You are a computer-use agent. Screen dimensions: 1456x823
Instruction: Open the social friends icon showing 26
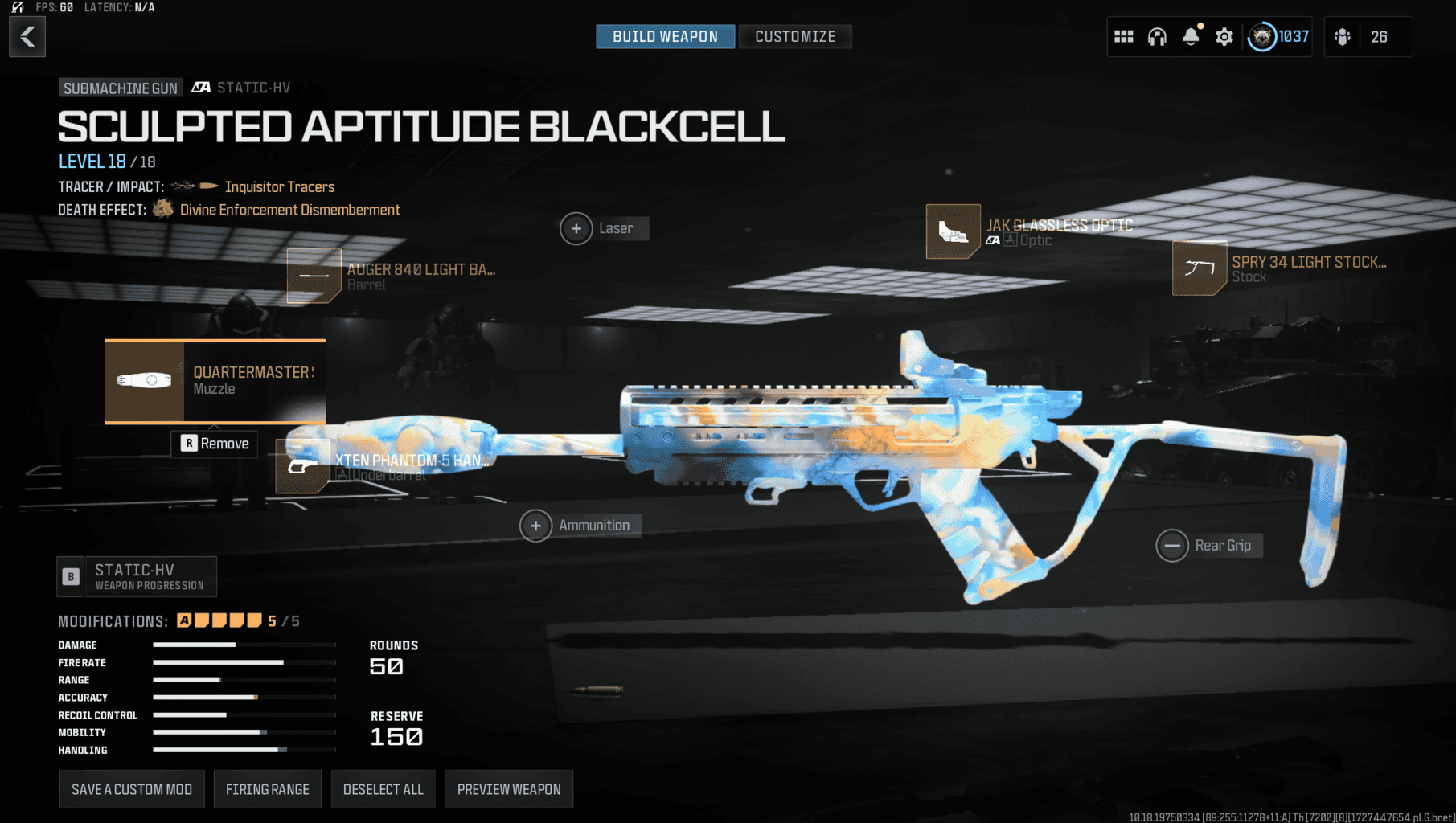point(1341,36)
